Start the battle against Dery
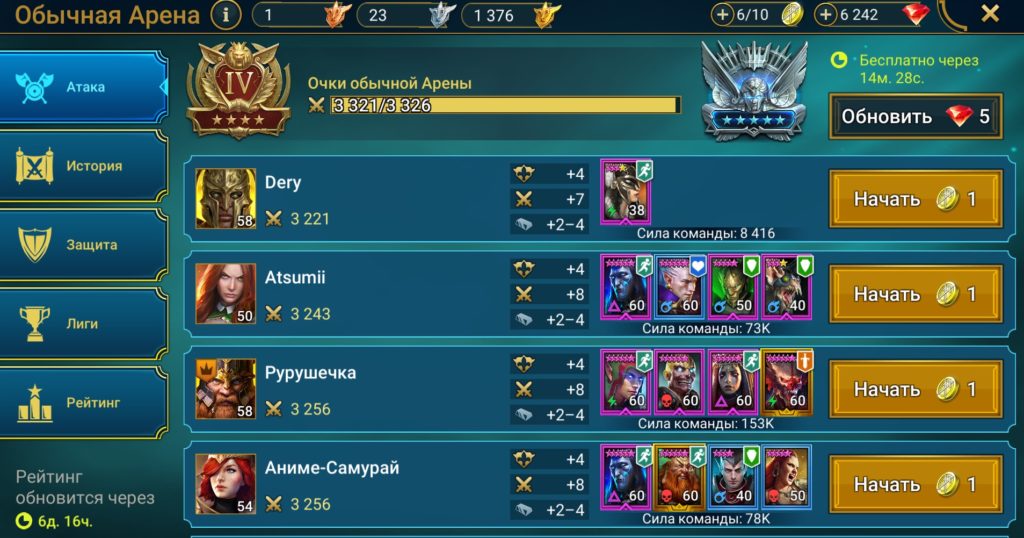The height and width of the screenshot is (538, 1024). click(x=915, y=199)
